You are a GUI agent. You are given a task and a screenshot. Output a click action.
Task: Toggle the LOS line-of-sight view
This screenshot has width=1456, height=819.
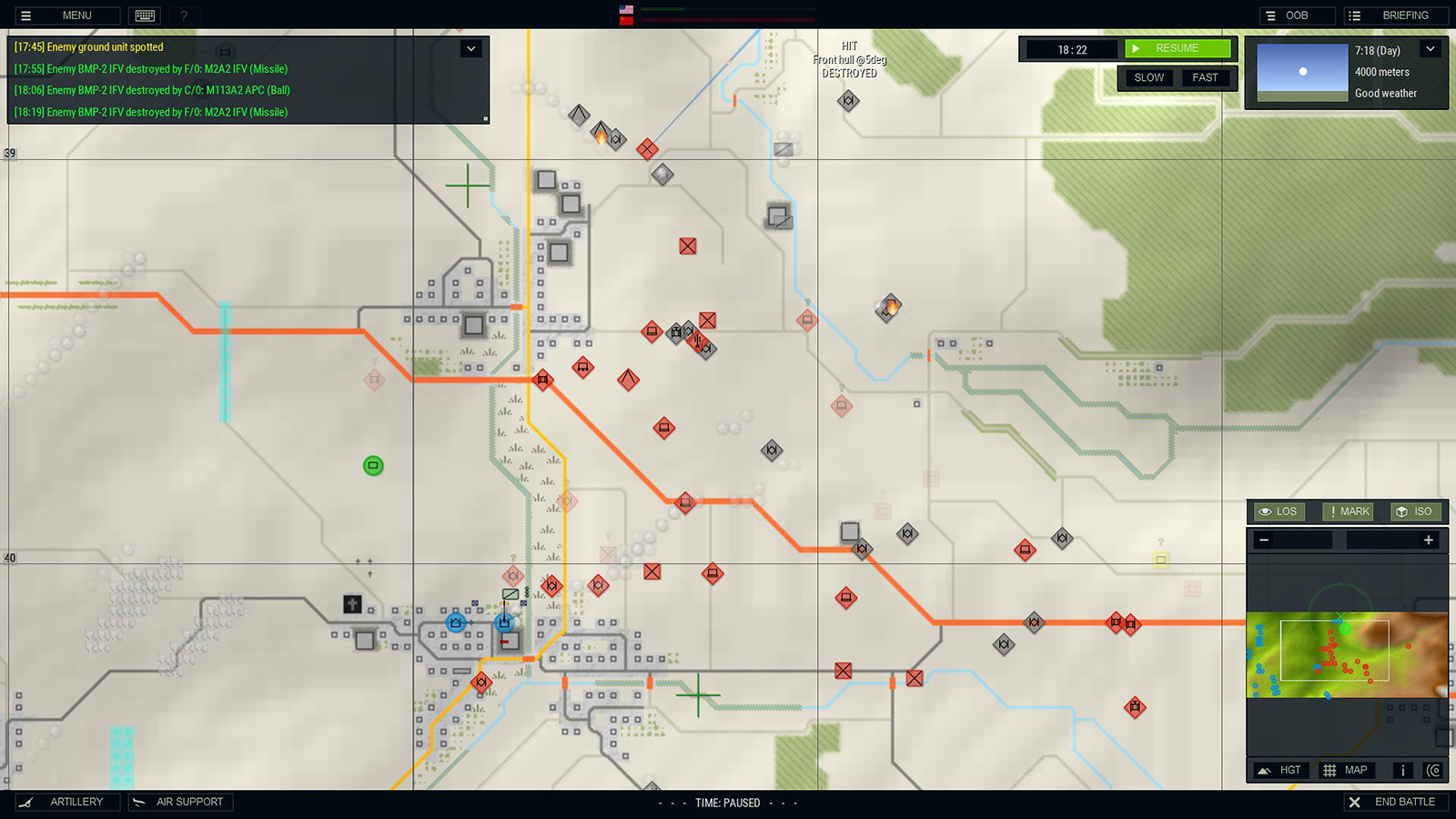[x=1278, y=511]
